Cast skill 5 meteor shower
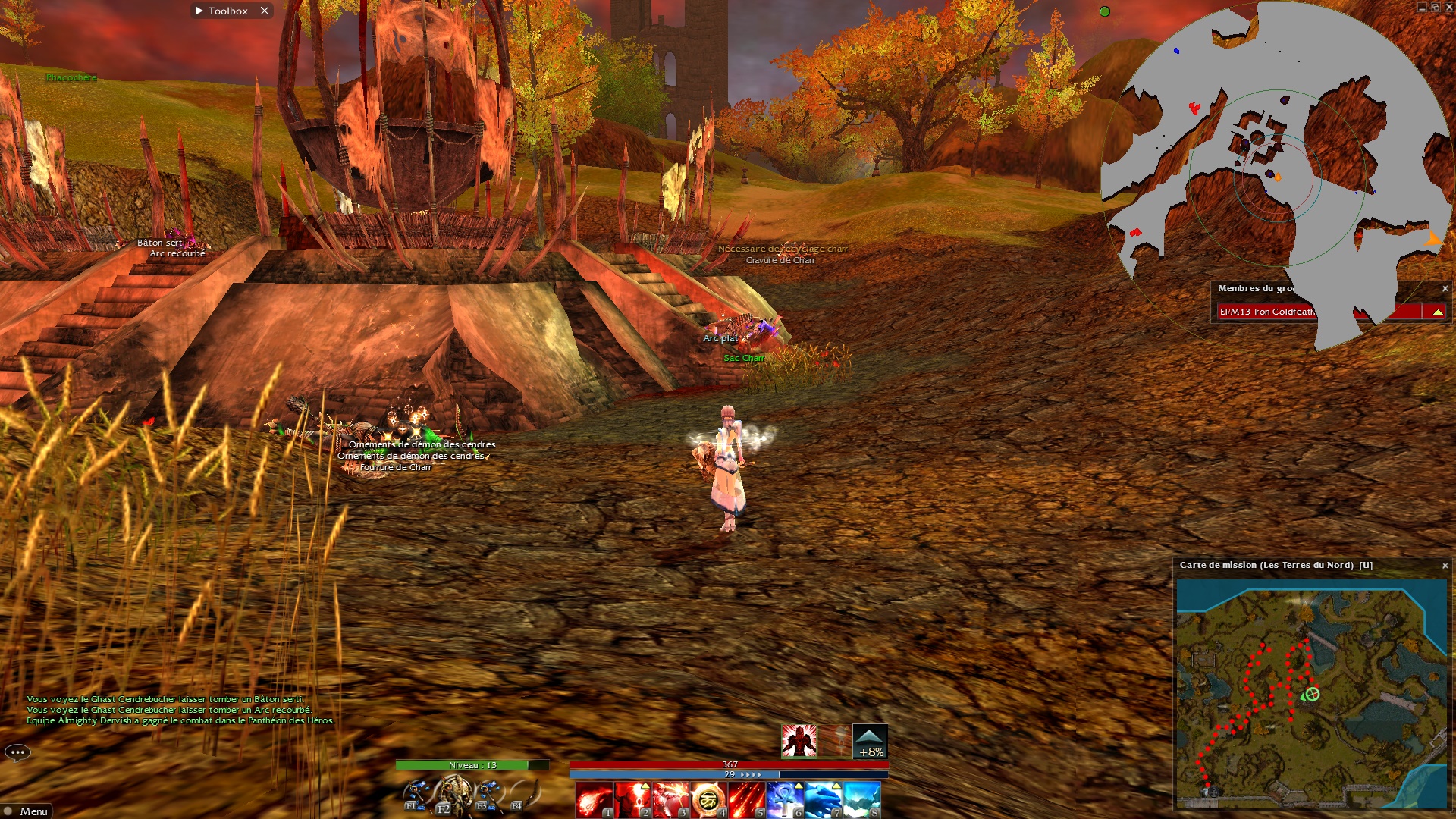 point(746,800)
